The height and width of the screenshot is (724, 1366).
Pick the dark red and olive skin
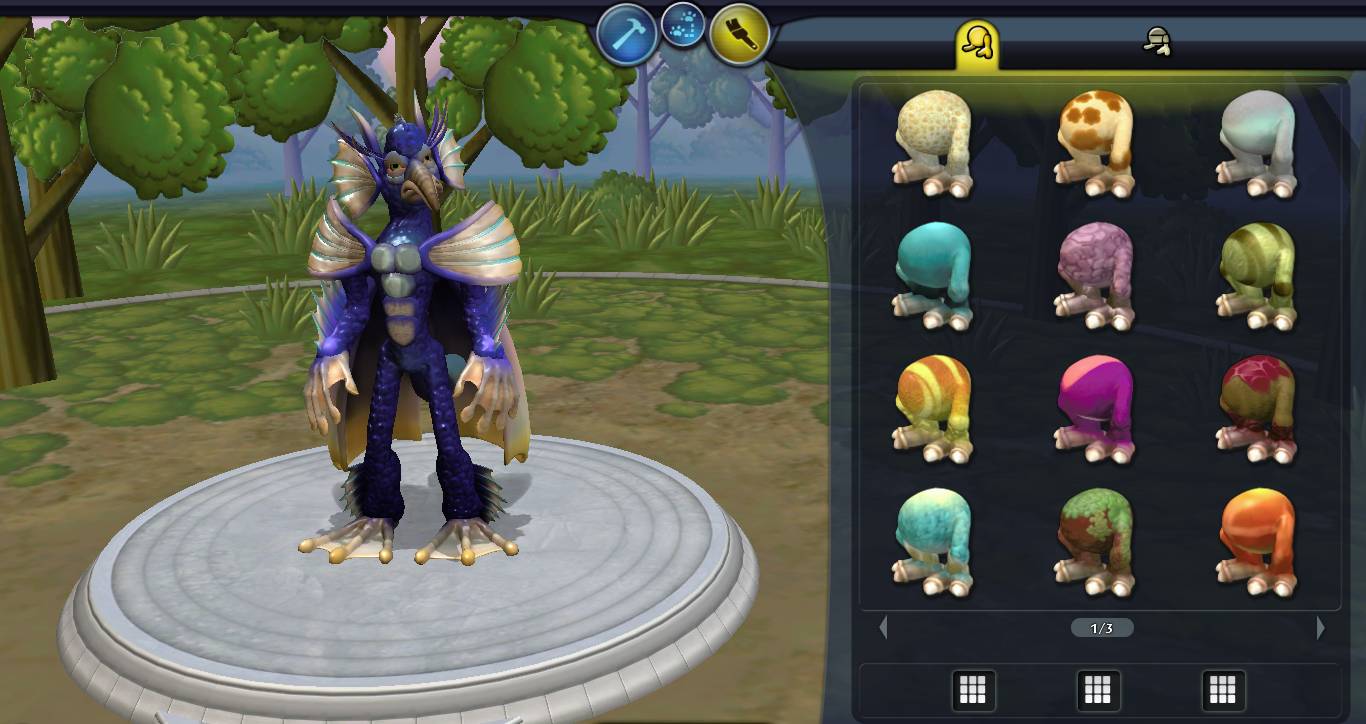[1258, 408]
